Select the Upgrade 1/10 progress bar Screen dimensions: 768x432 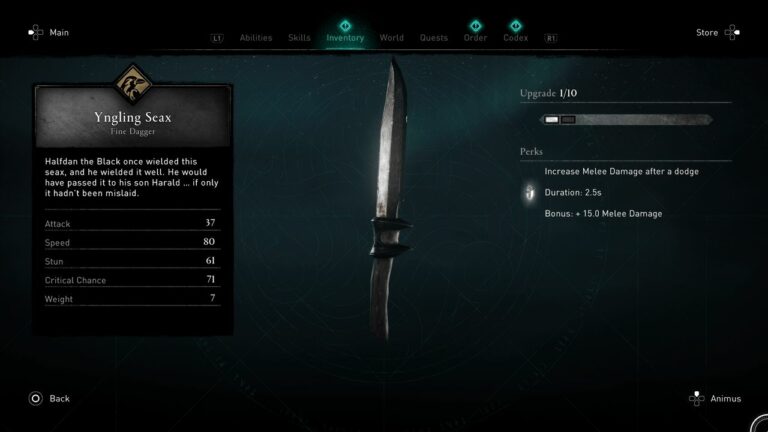pos(626,119)
